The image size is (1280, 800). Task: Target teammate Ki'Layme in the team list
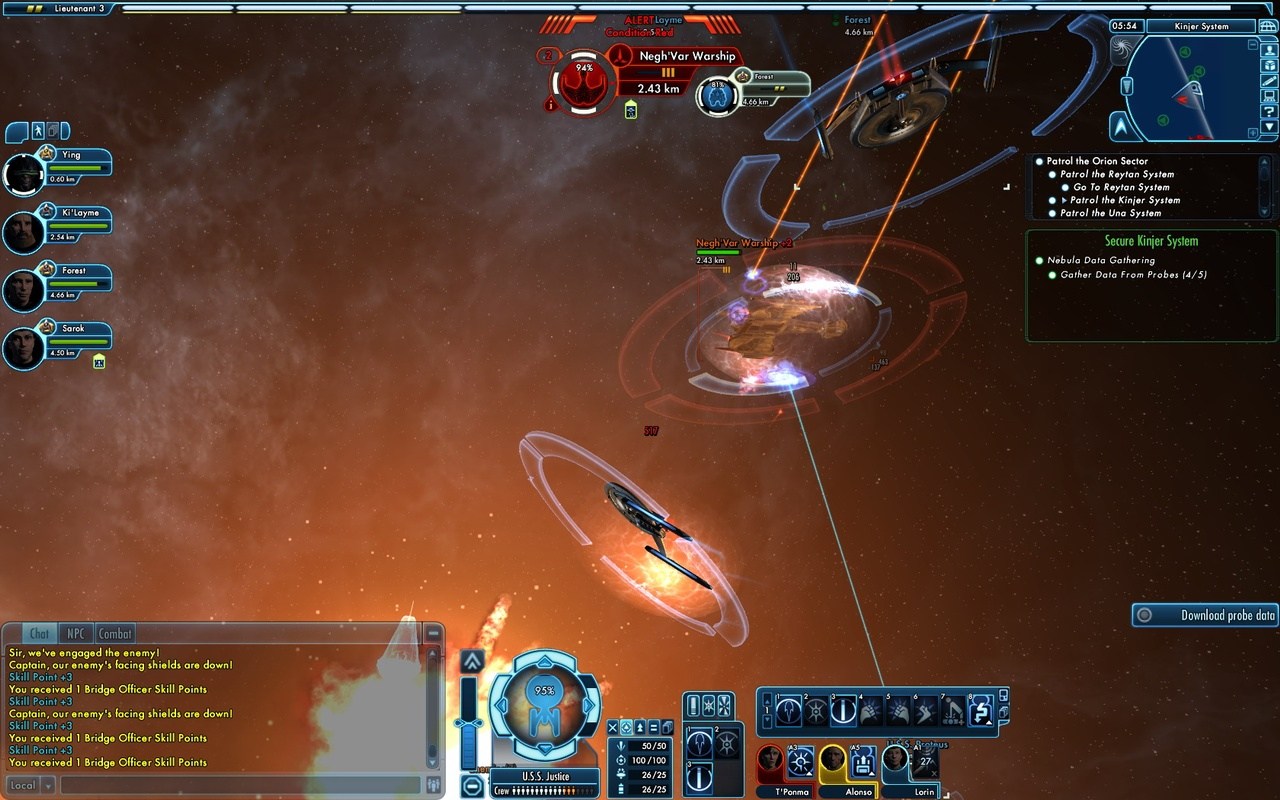[x=22, y=233]
